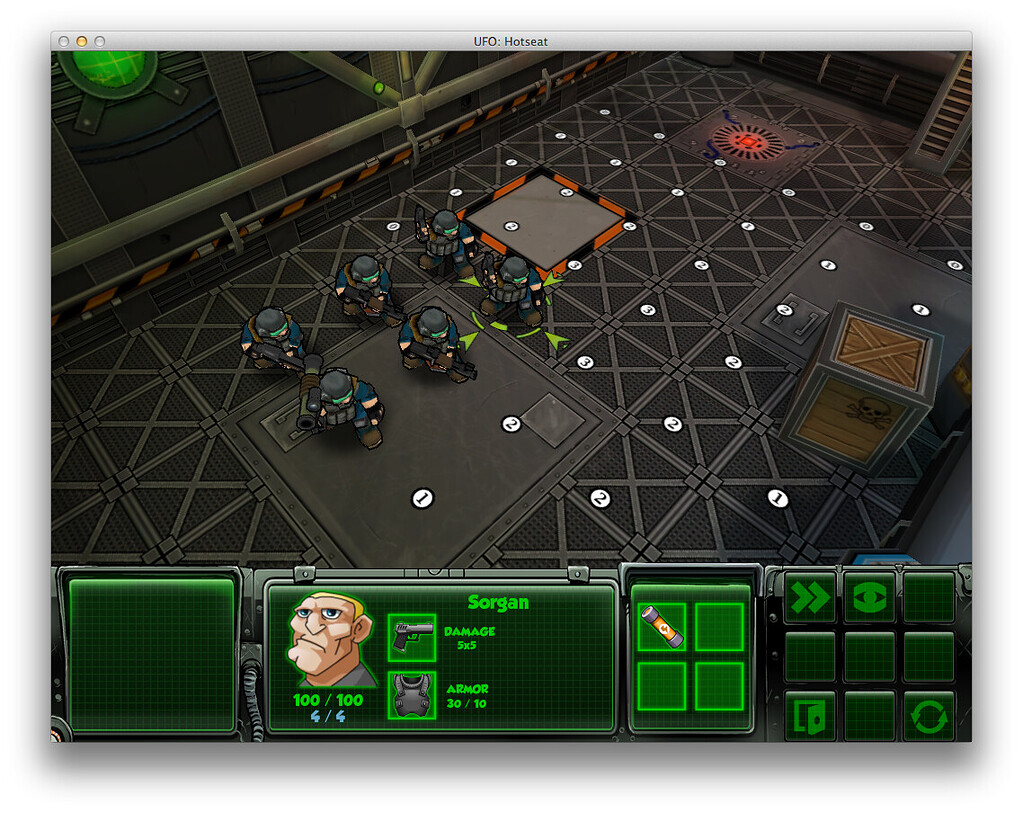Click the circular arrows cycle button
This screenshot has width=1023, height=813.
click(928, 716)
